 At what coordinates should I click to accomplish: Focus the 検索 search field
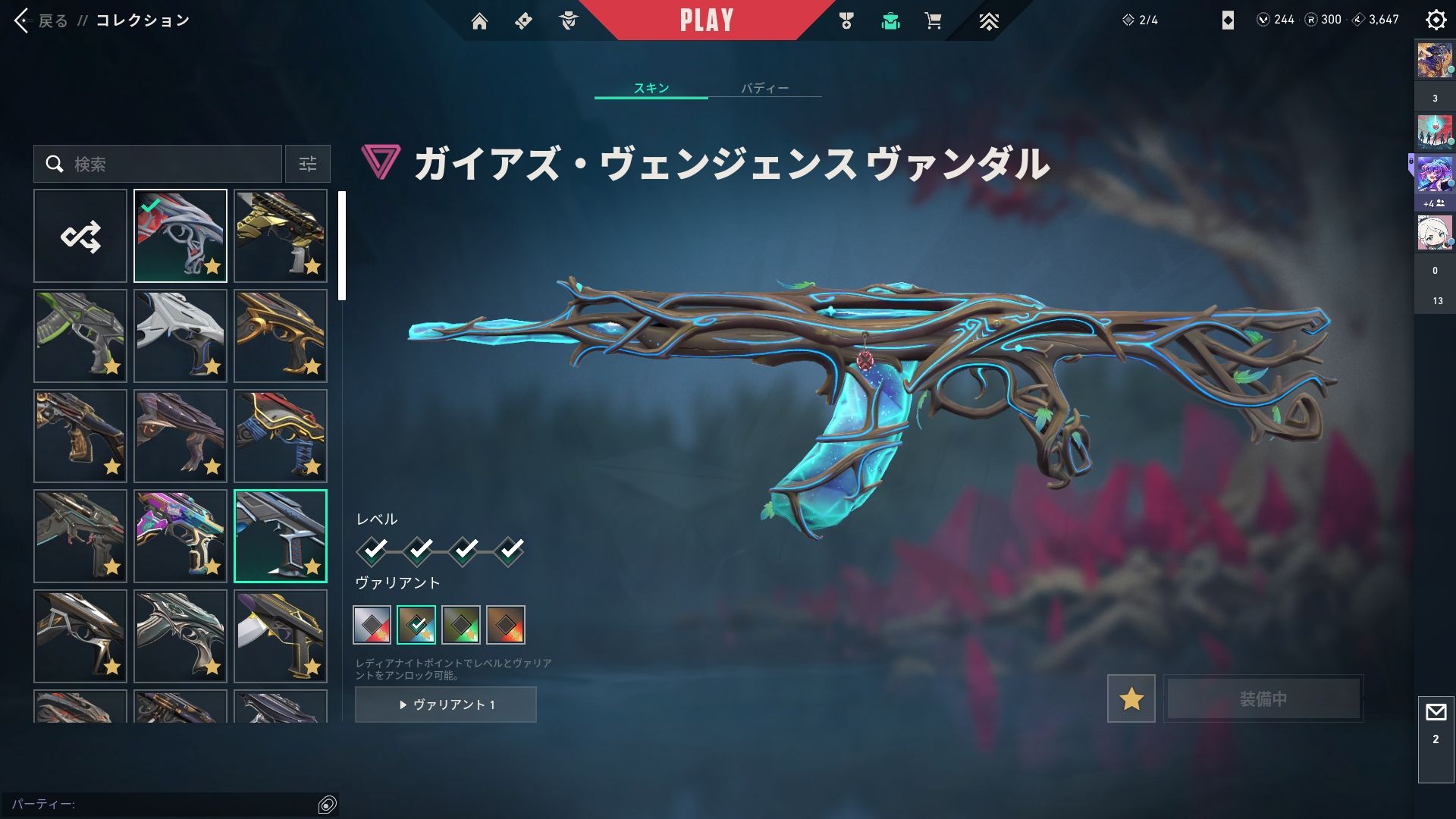[x=167, y=164]
